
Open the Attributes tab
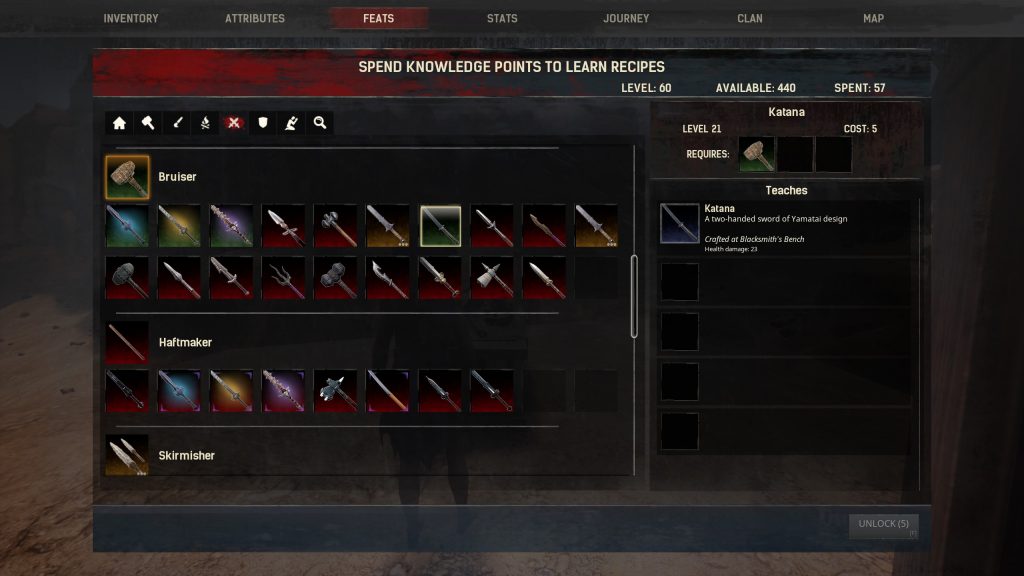tap(255, 18)
